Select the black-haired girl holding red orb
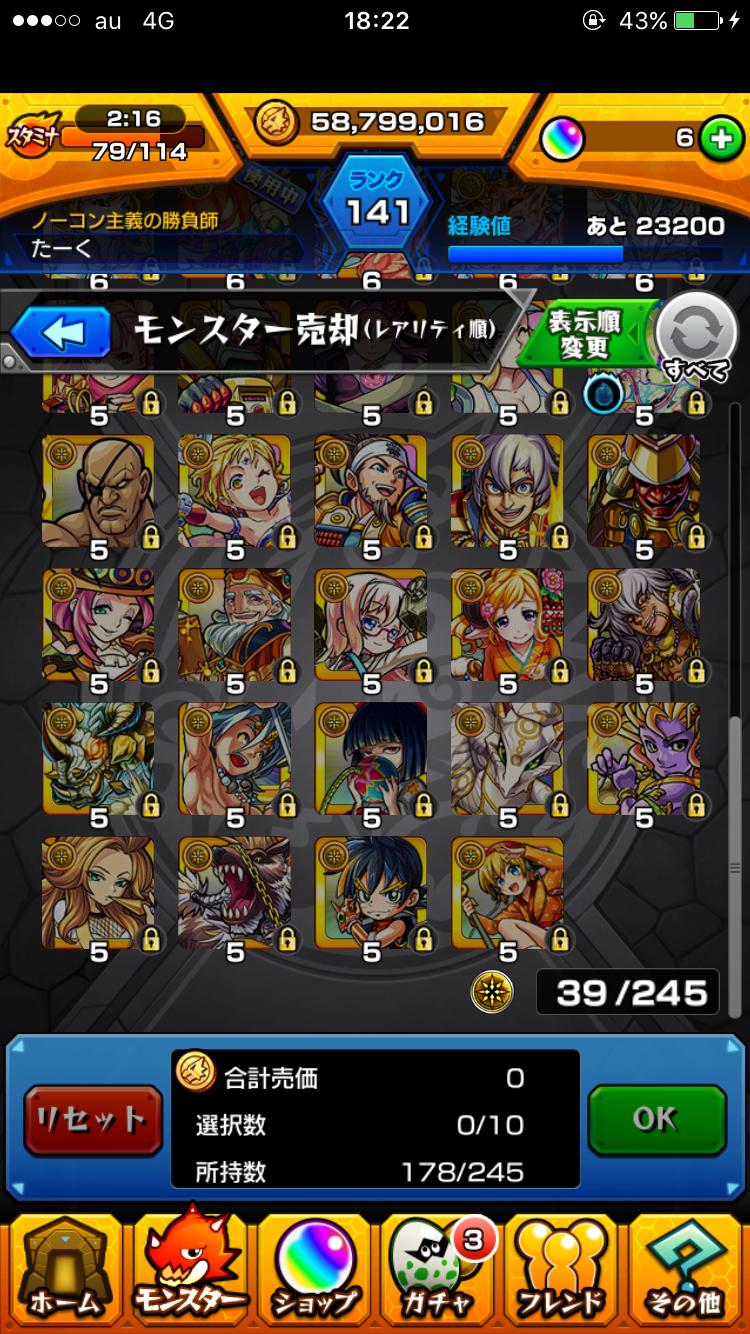The width and height of the screenshot is (750, 1334). tap(371, 758)
